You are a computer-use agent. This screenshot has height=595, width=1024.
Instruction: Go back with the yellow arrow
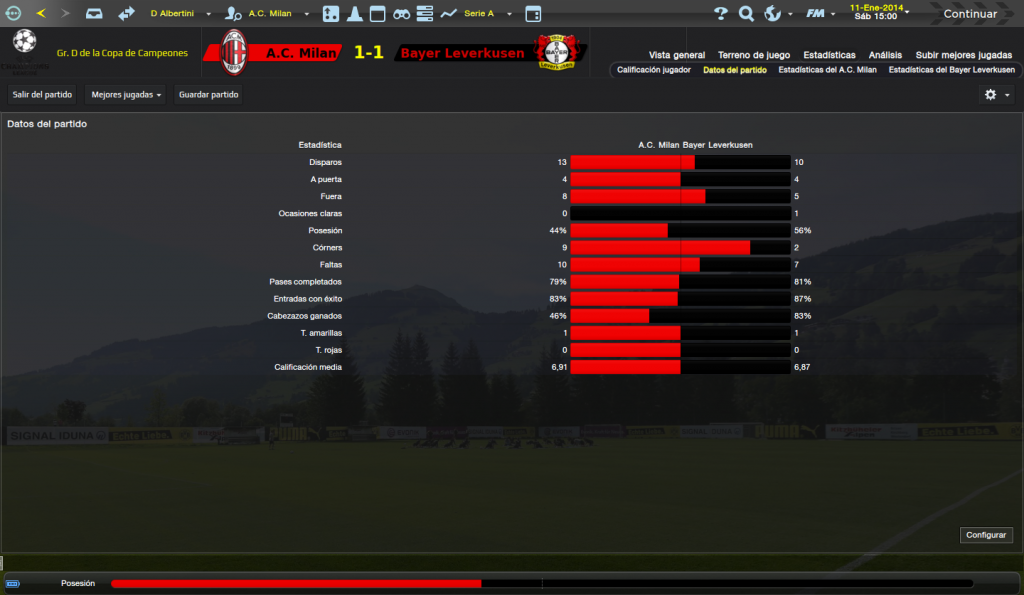[x=41, y=14]
